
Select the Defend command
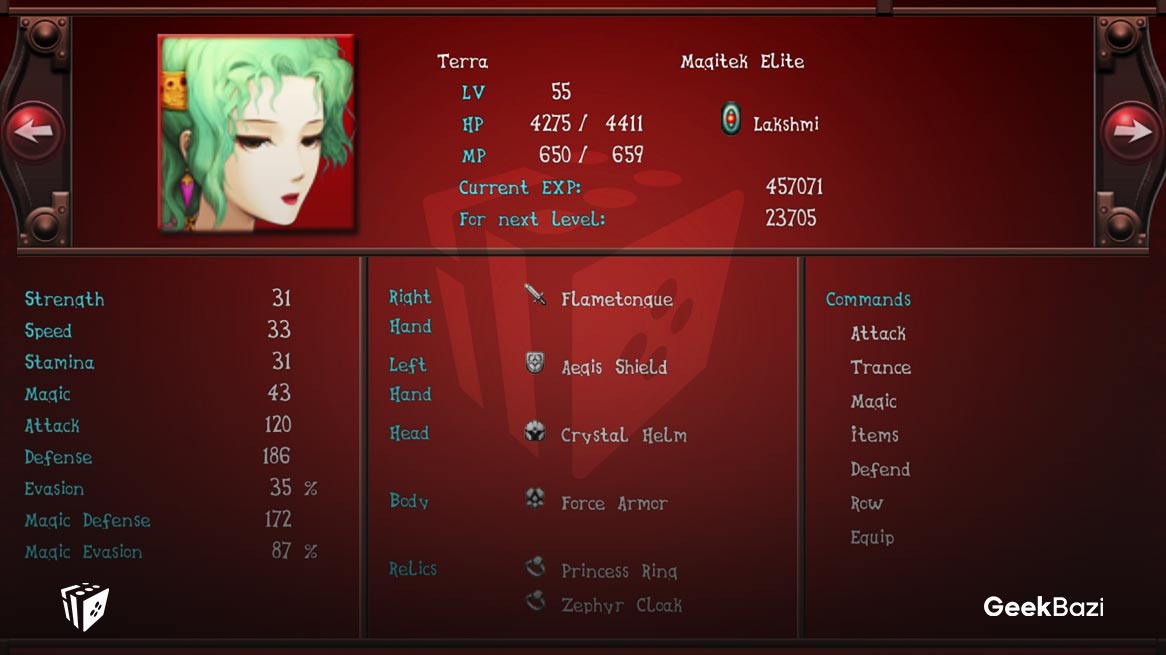880,469
